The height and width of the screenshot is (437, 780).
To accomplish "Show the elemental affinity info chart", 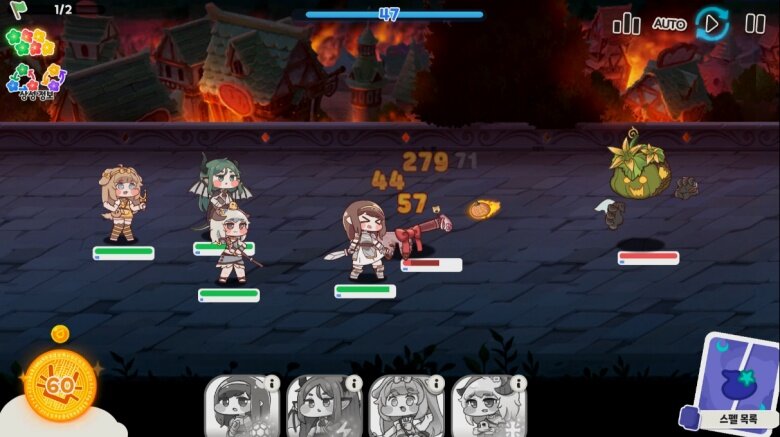I will pyautogui.click(x=35, y=79).
